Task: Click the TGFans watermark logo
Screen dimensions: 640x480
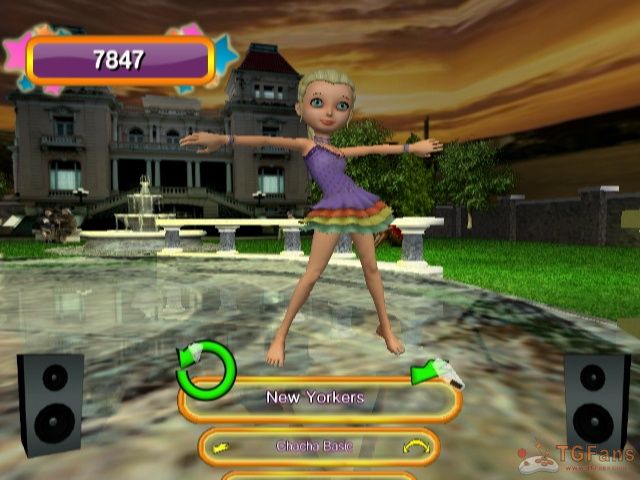Action: click(x=577, y=459)
